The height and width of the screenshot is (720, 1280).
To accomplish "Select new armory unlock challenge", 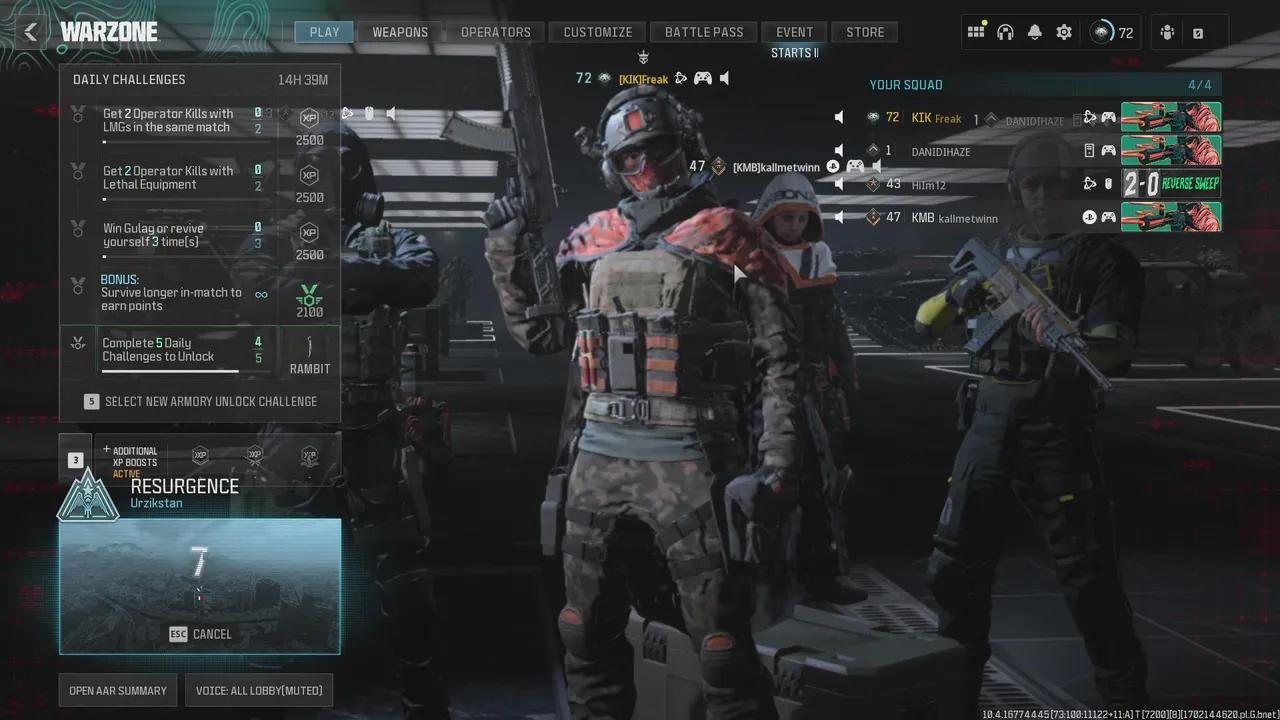I will [x=200, y=401].
